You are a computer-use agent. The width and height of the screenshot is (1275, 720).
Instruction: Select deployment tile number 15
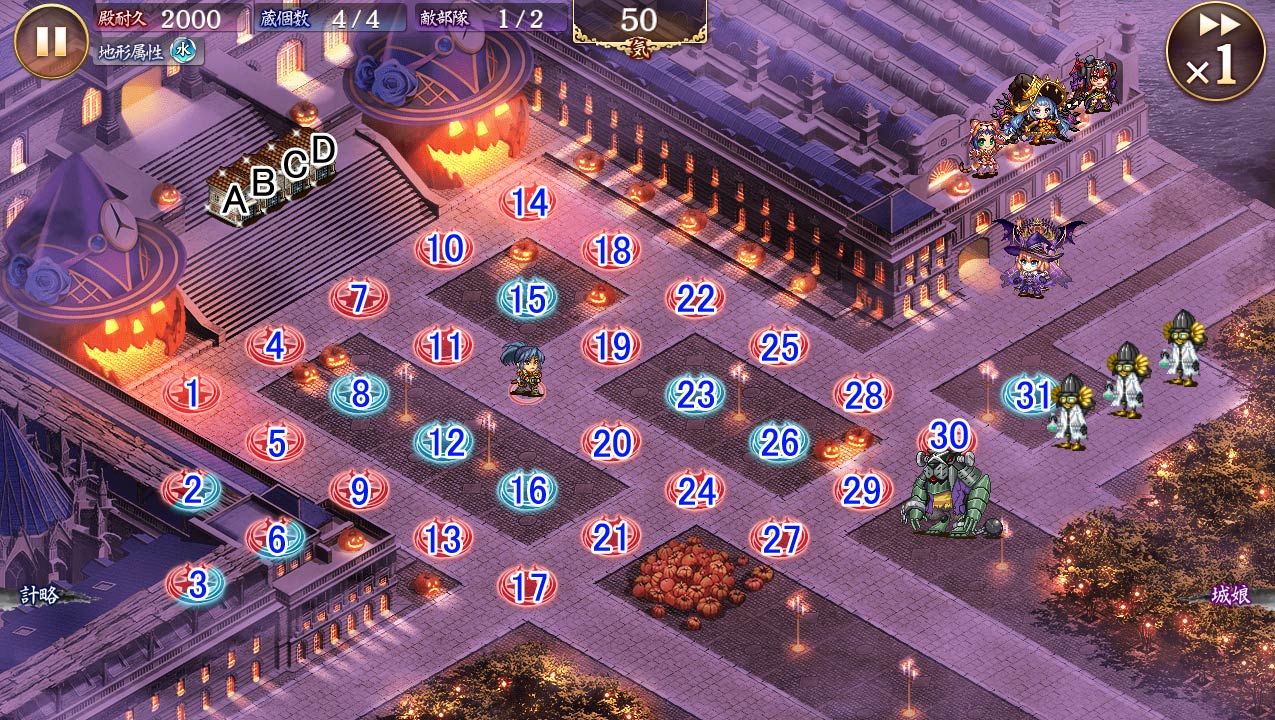coord(527,299)
